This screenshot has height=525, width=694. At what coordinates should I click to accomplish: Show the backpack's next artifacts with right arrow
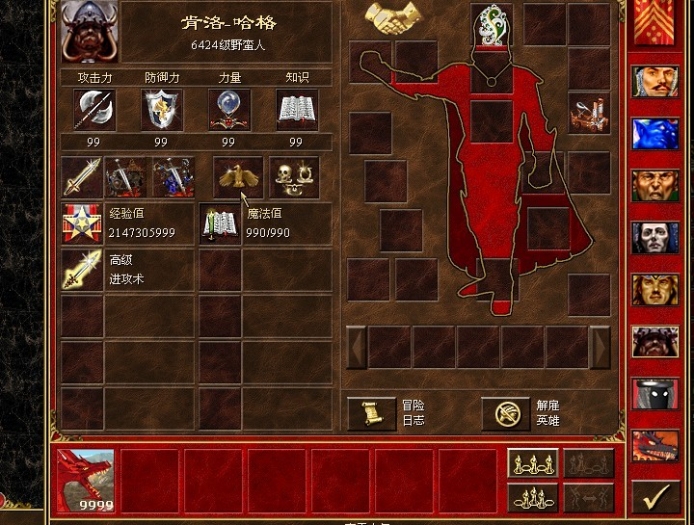600,347
